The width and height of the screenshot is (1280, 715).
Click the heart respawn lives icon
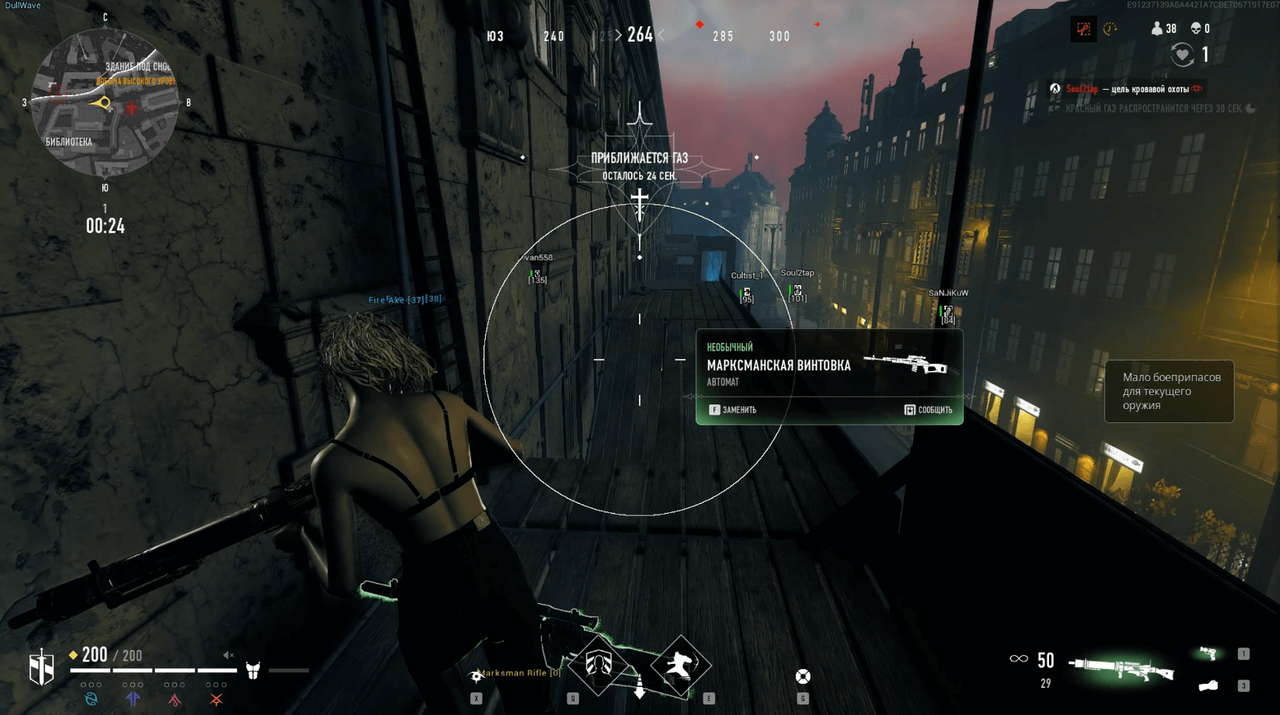[1183, 56]
